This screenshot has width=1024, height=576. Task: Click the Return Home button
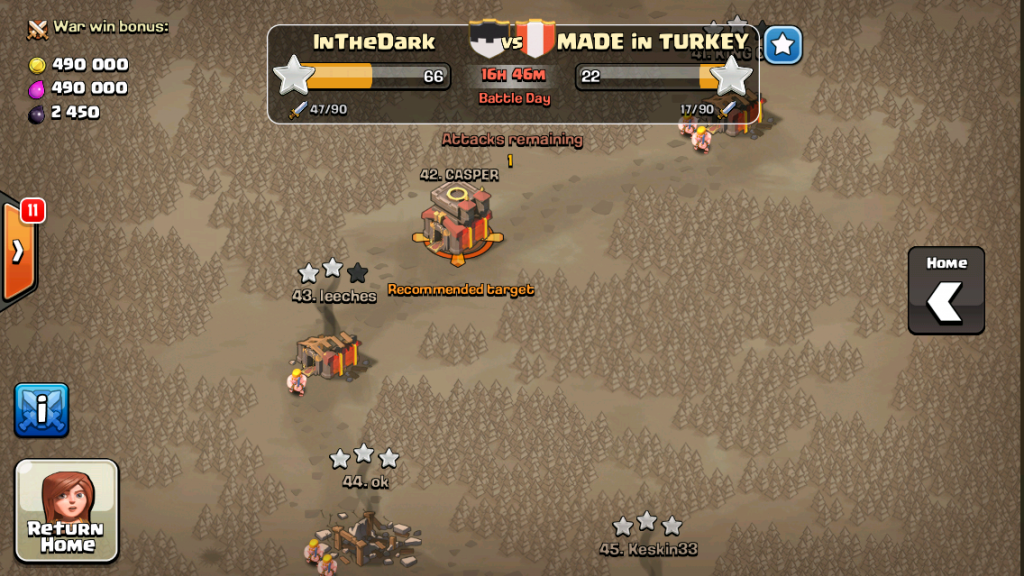pos(67,510)
